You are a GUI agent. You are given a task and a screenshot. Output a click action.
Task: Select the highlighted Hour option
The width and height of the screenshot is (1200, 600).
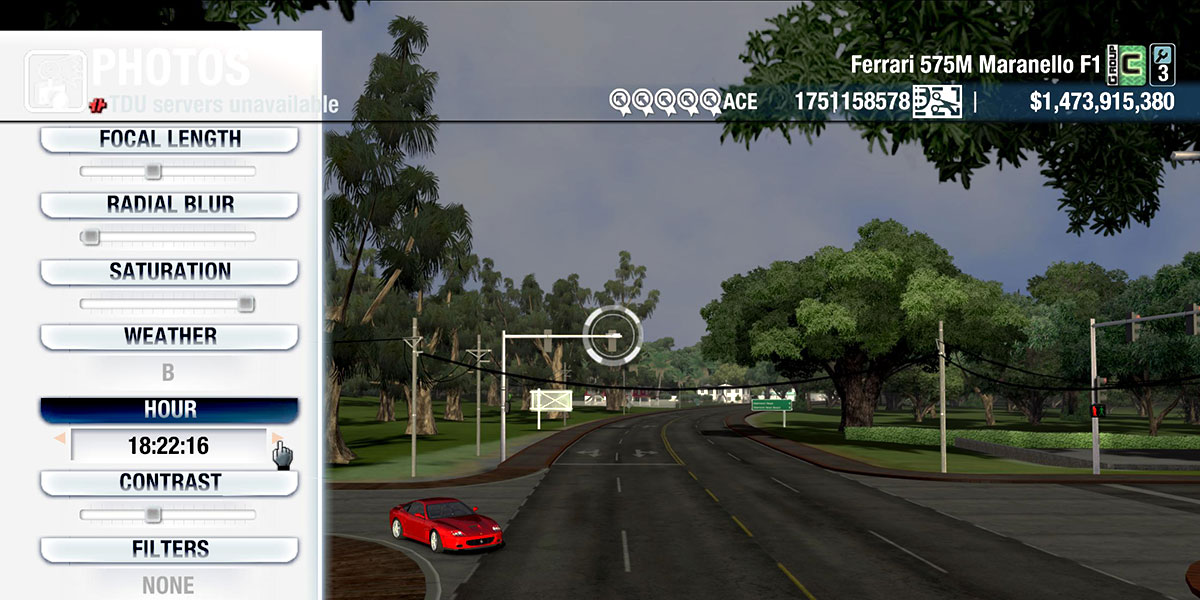(x=169, y=410)
